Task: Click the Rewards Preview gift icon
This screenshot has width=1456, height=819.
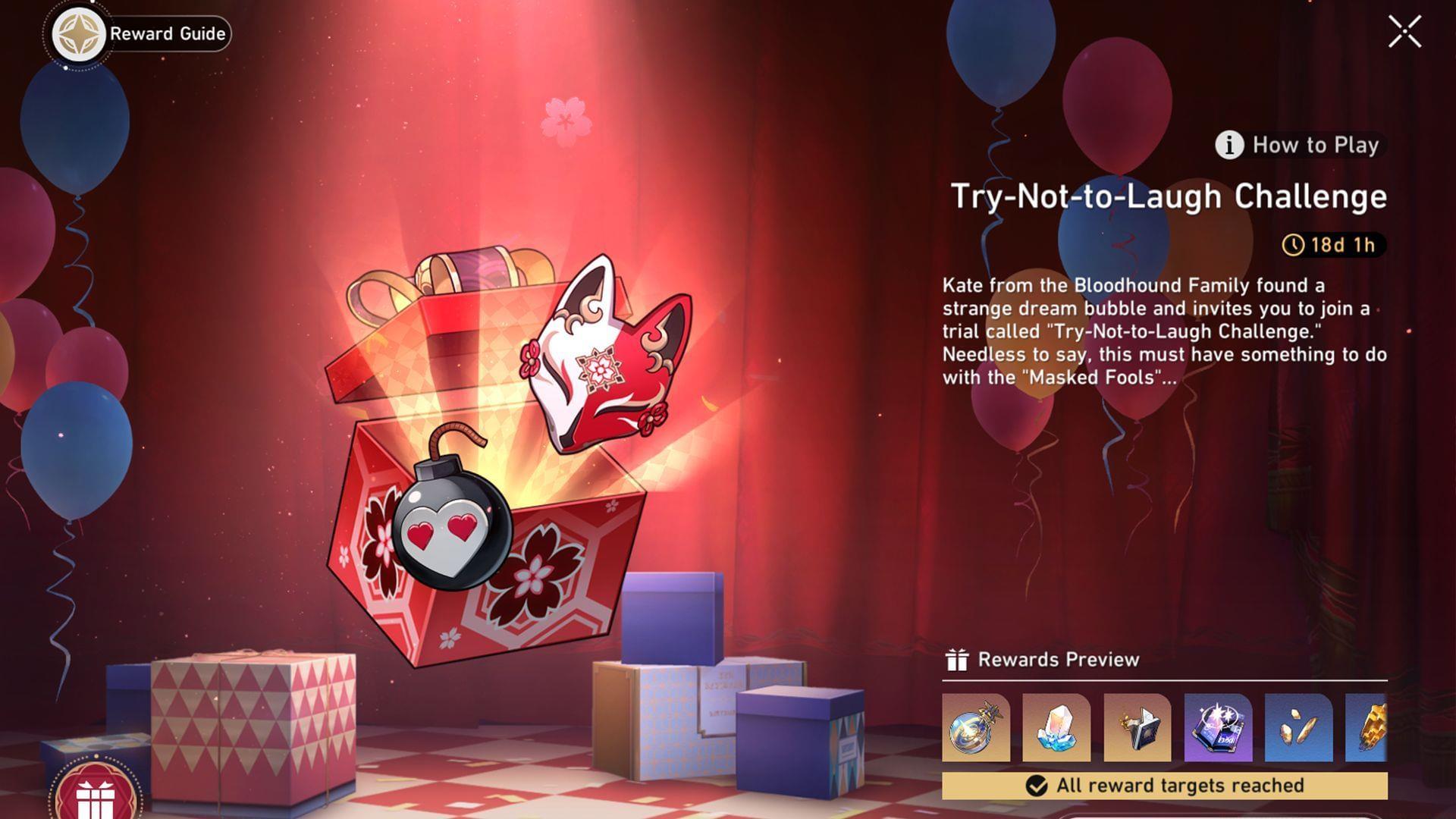Action: click(x=957, y=659)
